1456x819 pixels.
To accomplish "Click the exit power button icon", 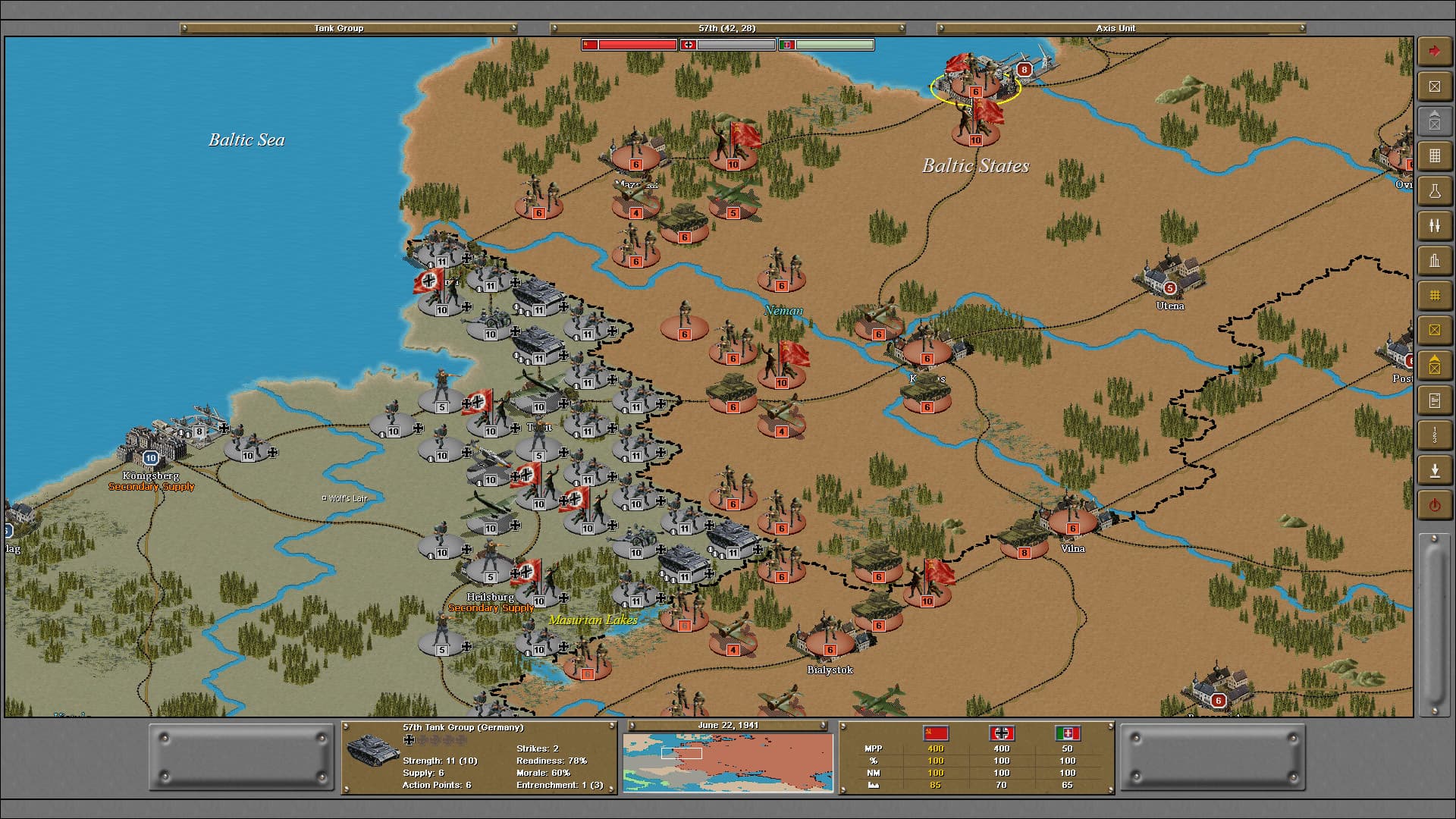I will 1434,504.
